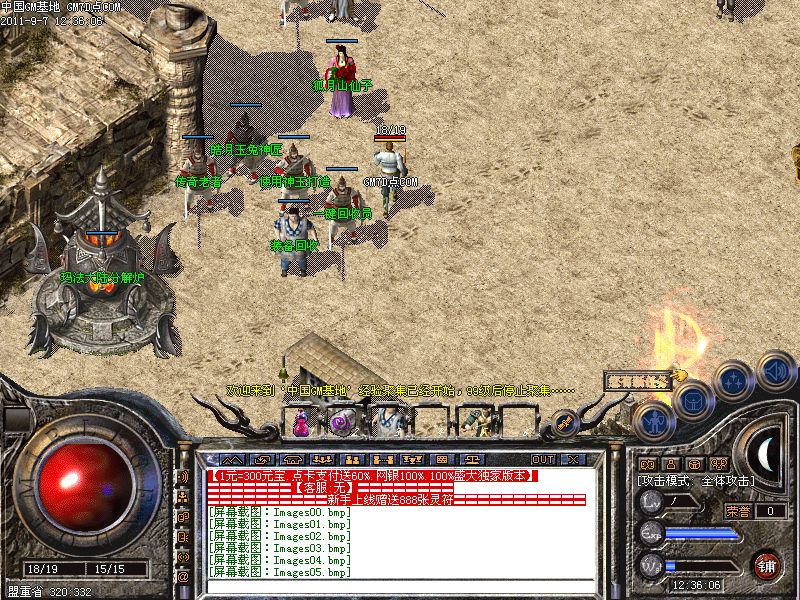Viewport: 800px width, 600px height.
Task: Toggle the @ chat channel button
Action: pos(183,576)
